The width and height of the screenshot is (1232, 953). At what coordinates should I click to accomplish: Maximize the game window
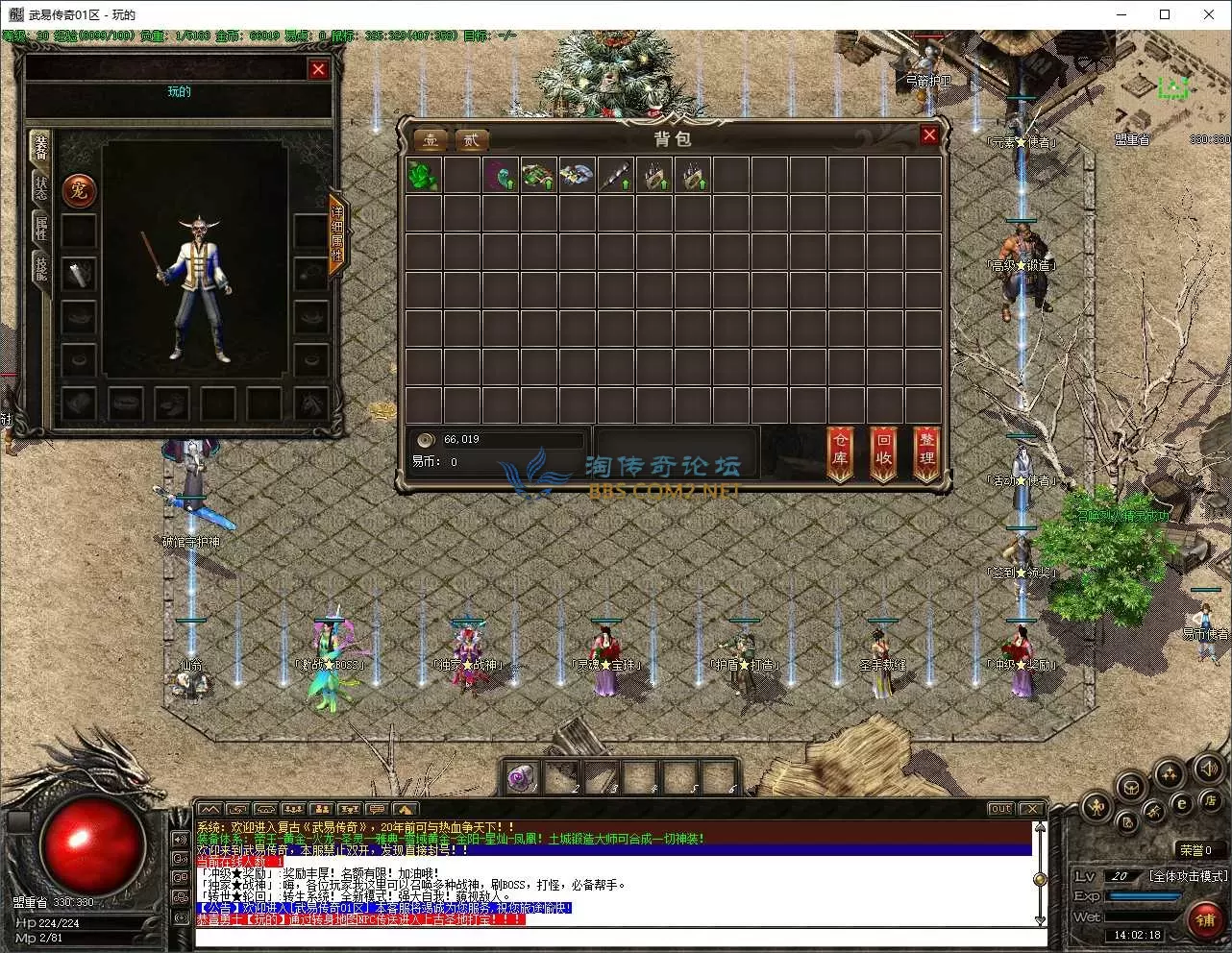click(x=1165, y=14)
